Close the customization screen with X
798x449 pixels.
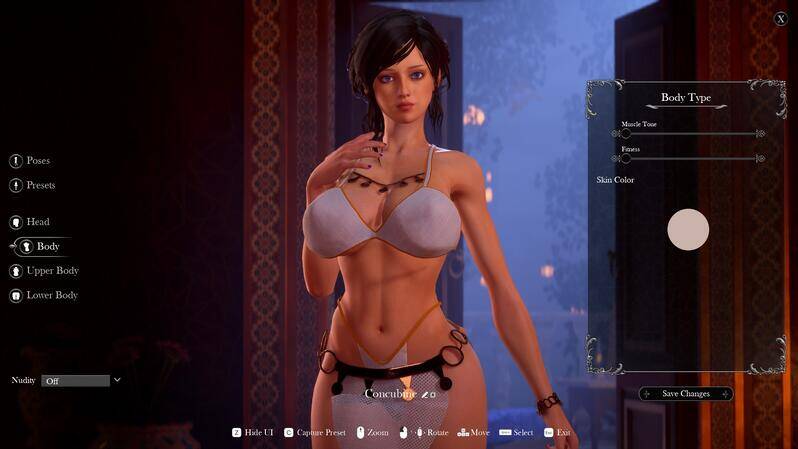point(781,18)
